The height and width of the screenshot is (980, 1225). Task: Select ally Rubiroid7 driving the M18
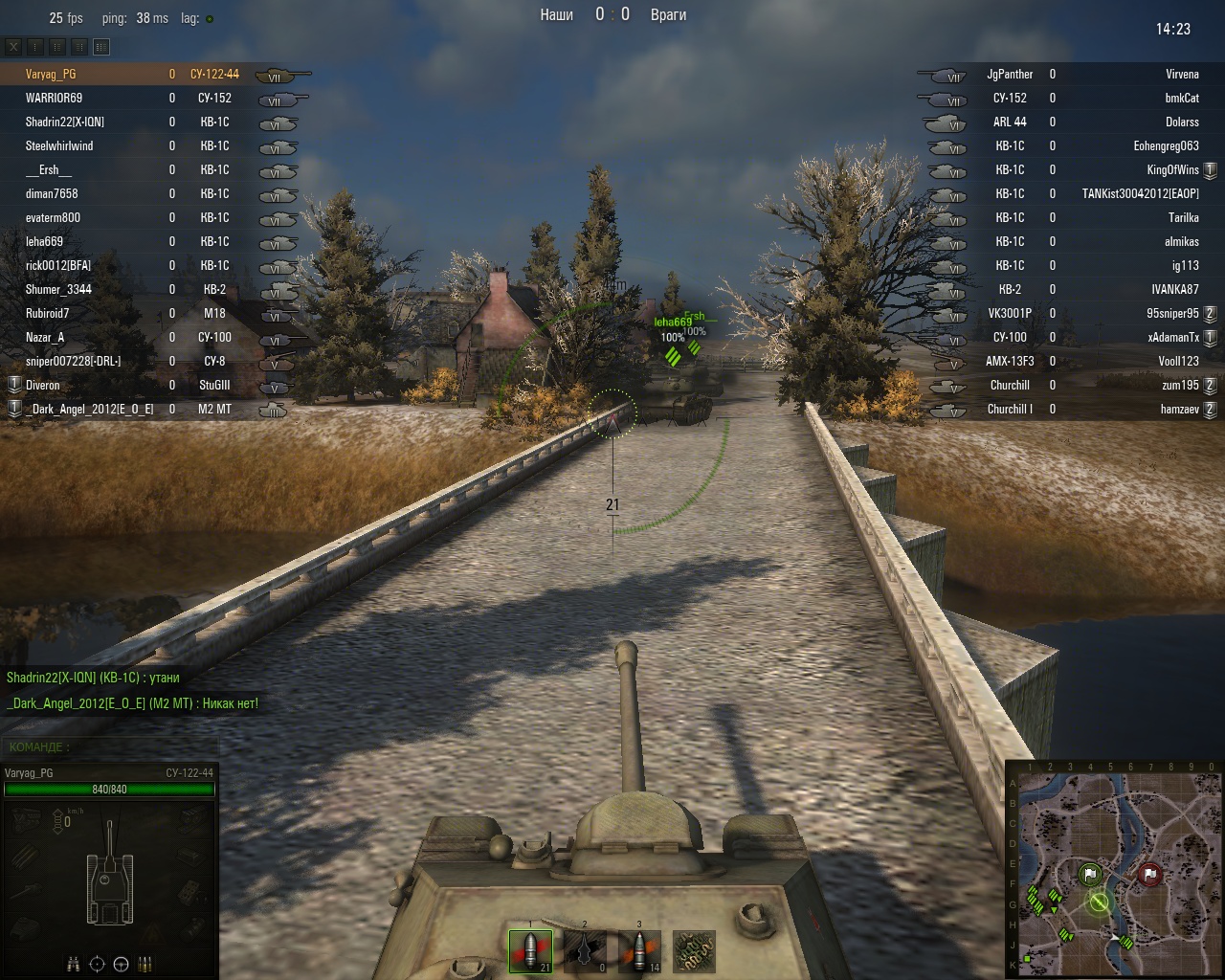(x=48, y=313)
